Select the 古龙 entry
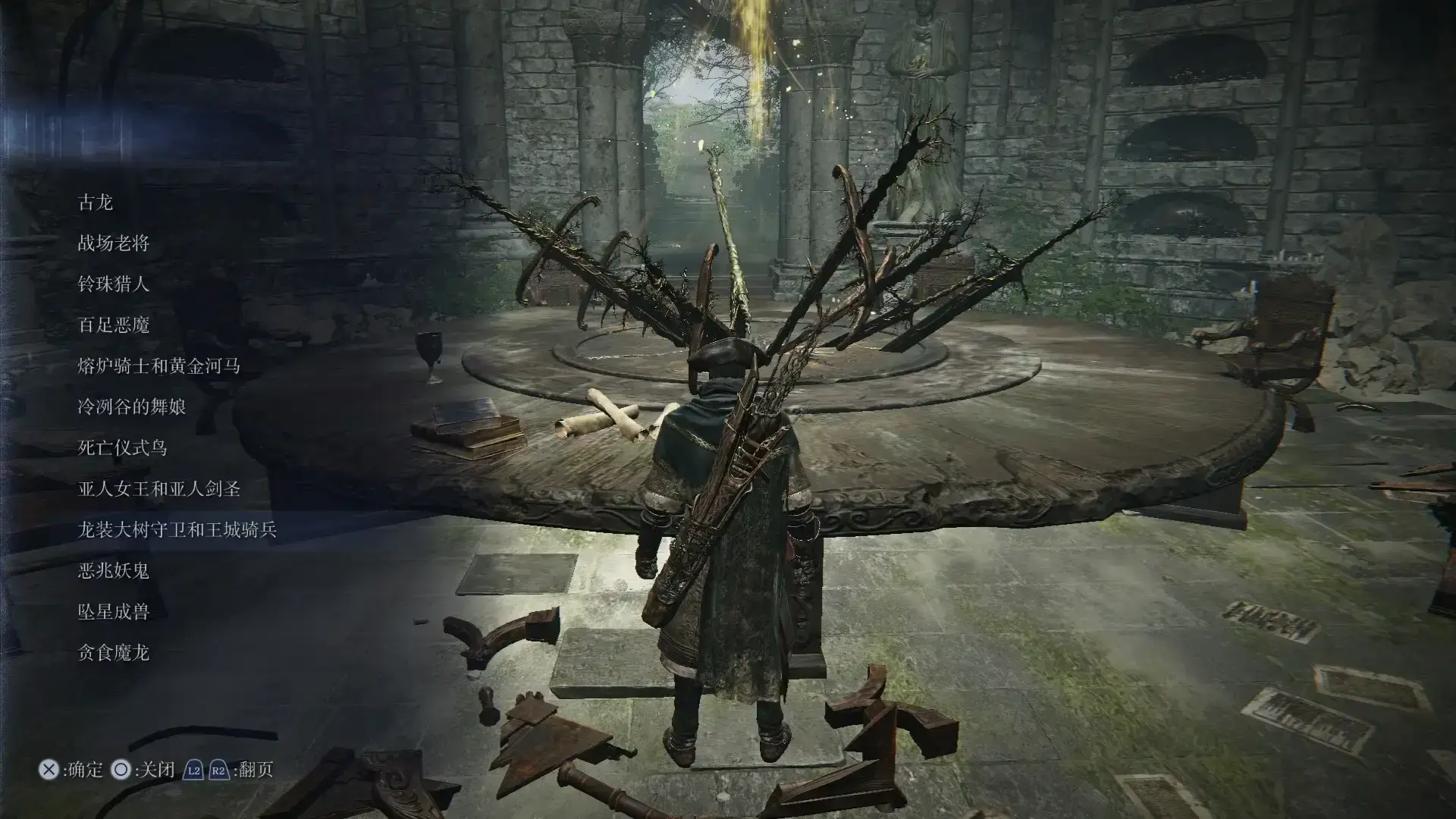The image size is (1456, 819). coord(96,202)
